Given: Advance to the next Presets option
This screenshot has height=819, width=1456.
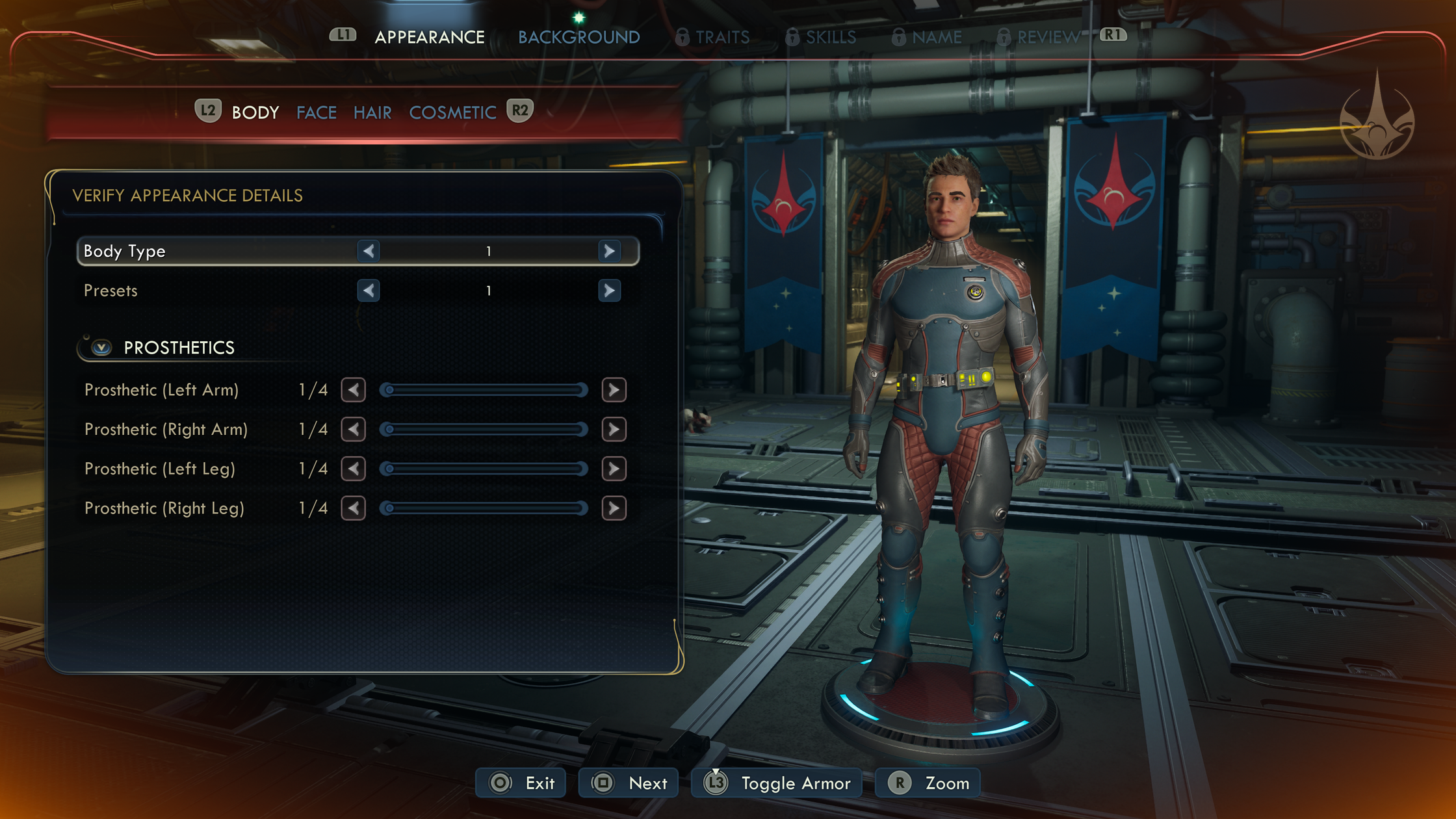Looking at the screenshot, I should [609, 291].
